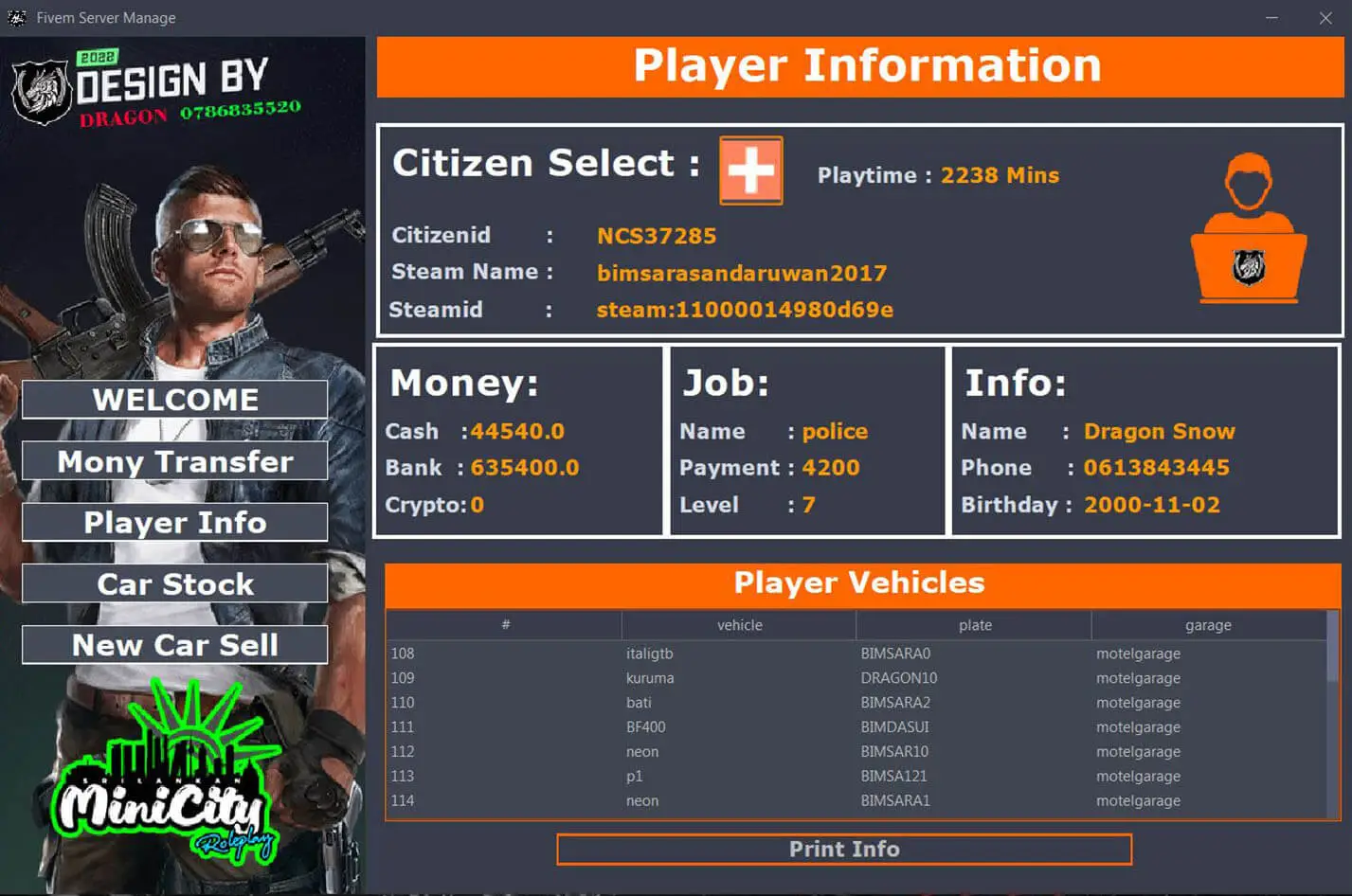Image resolution: width=1352 pixels, height=896 pixels.
Task: Print the player info
Action: [844, 850]
